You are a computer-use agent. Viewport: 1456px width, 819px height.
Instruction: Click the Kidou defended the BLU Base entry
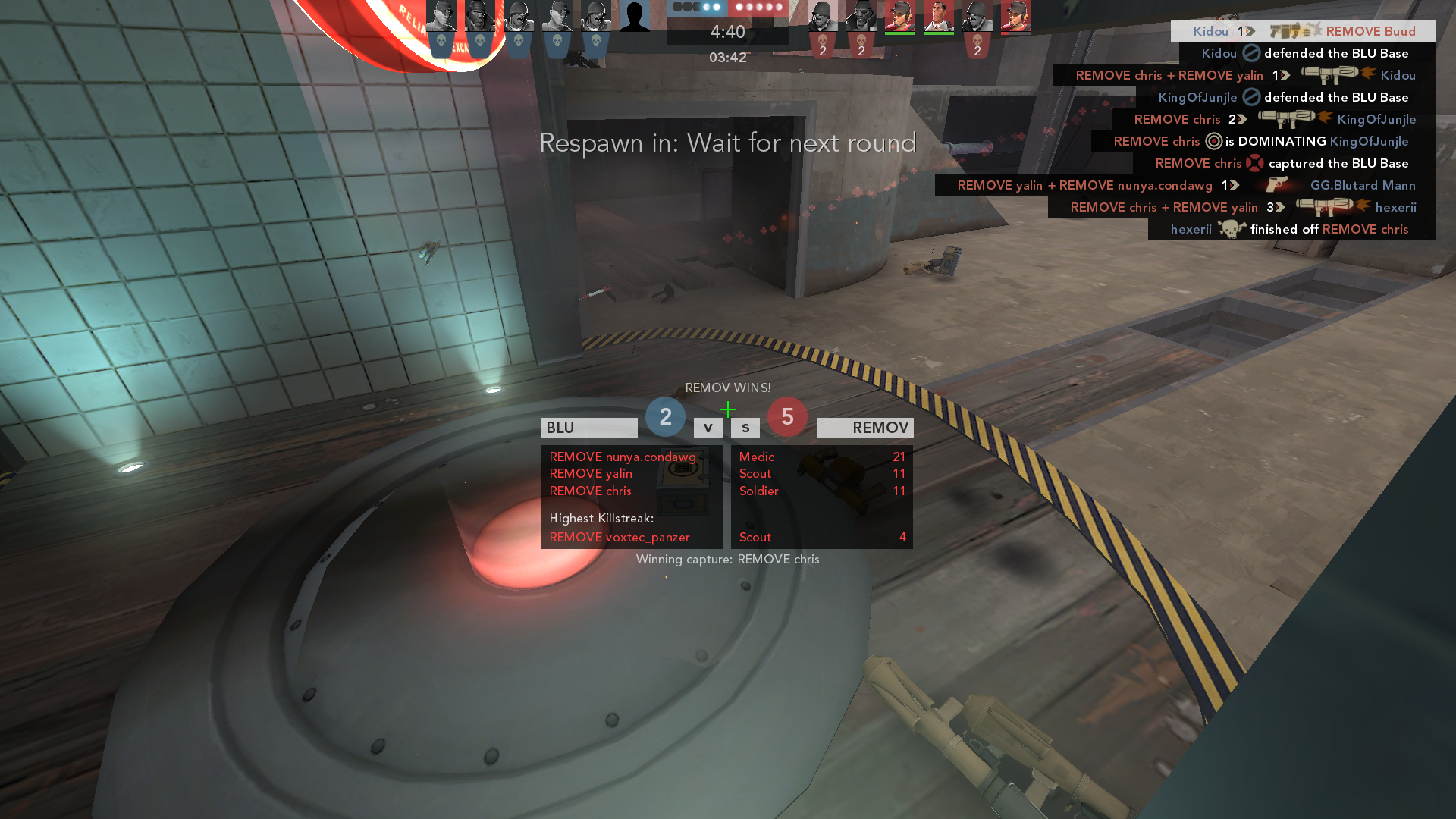coord(1306,53)
